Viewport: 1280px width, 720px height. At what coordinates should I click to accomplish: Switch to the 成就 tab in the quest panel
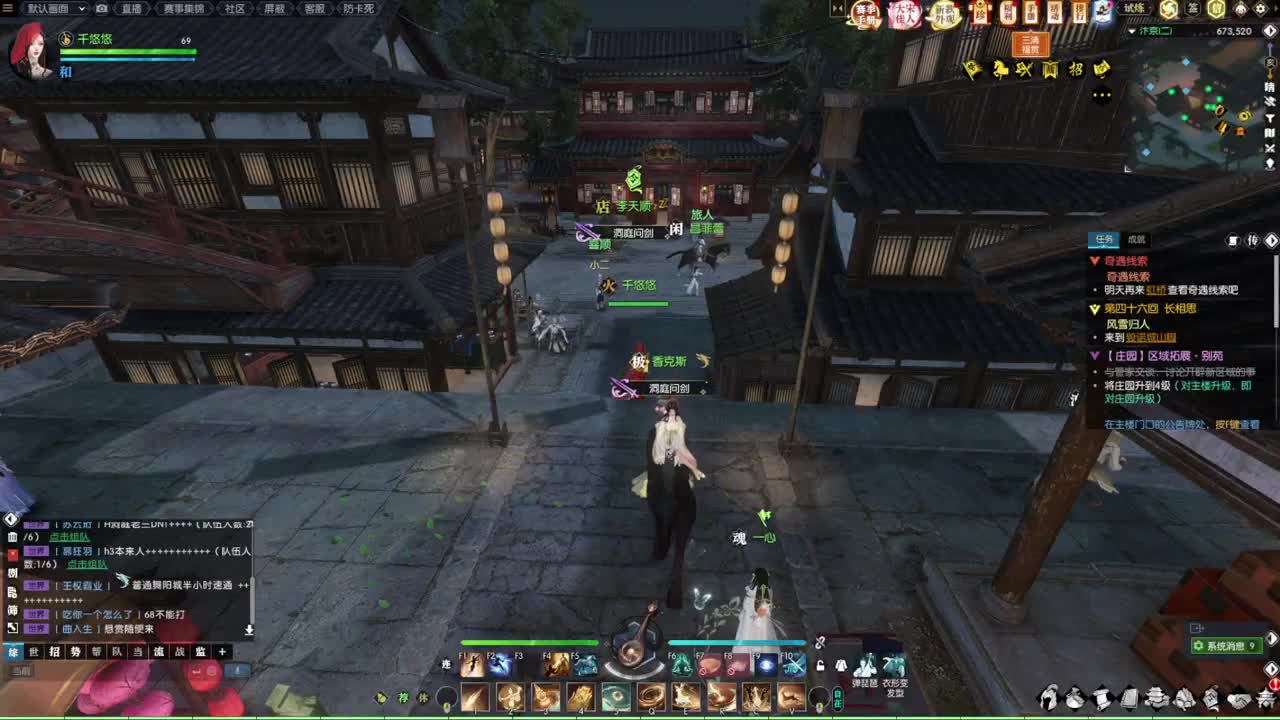point(1135,240)
